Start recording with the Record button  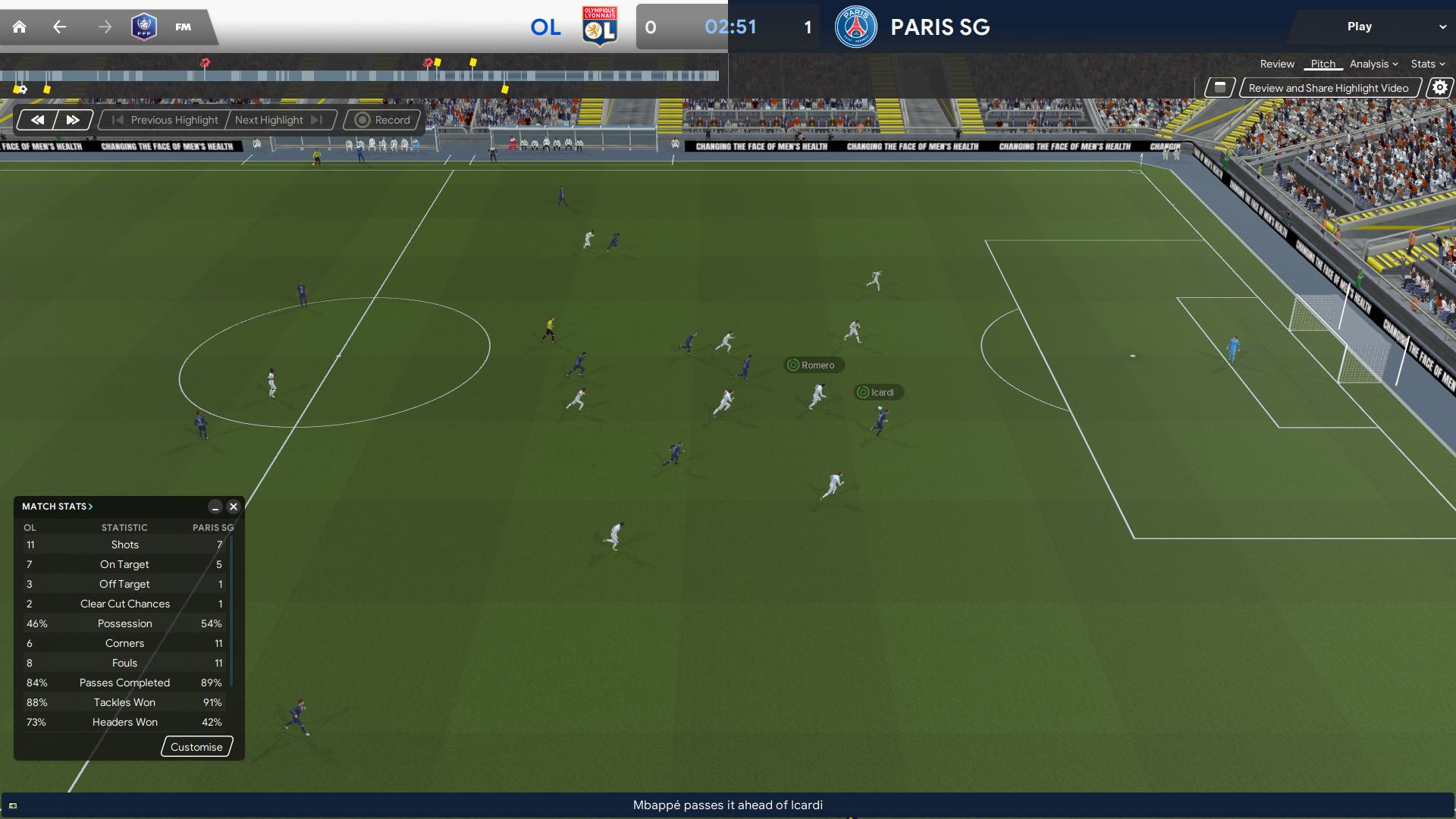383,120
